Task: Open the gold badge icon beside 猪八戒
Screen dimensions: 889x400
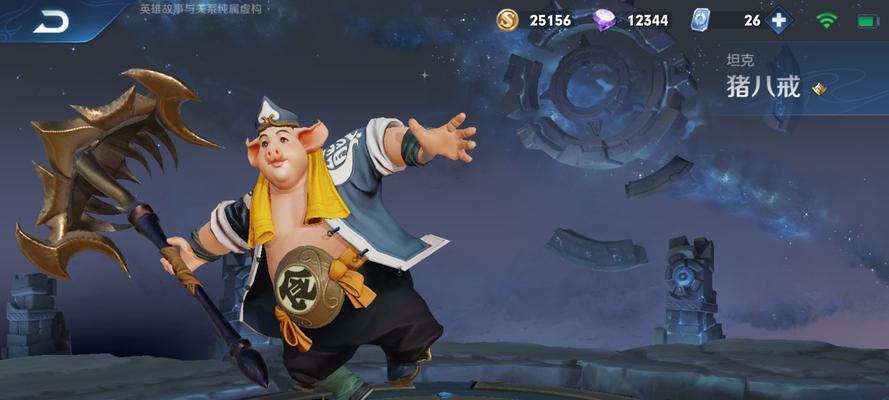Action: [819, 89]
